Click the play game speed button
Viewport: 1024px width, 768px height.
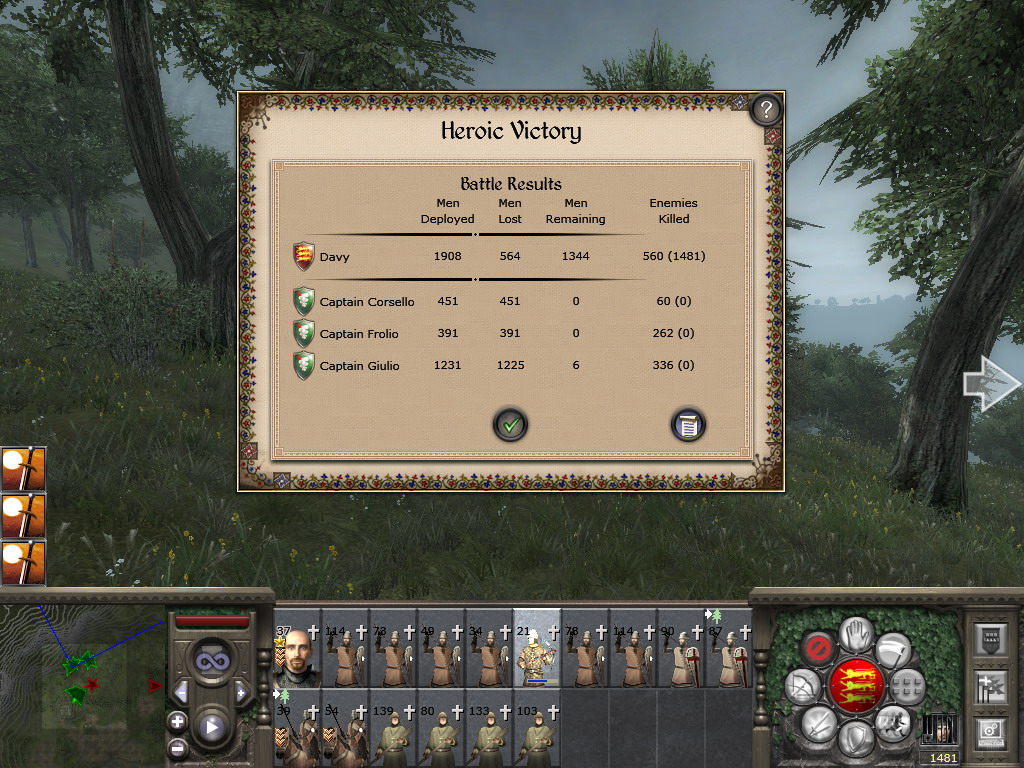pyautogui.click(x=211, y=727)
